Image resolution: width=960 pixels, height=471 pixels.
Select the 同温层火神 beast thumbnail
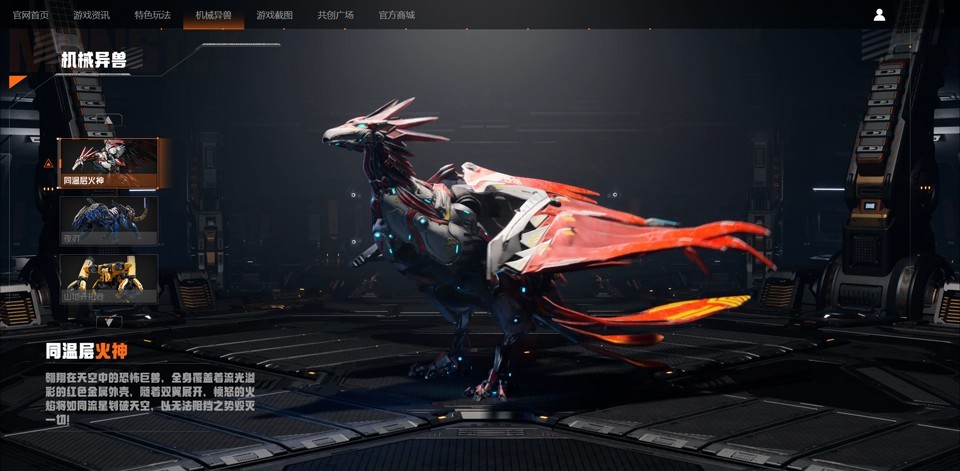click(x=109, y=163)
